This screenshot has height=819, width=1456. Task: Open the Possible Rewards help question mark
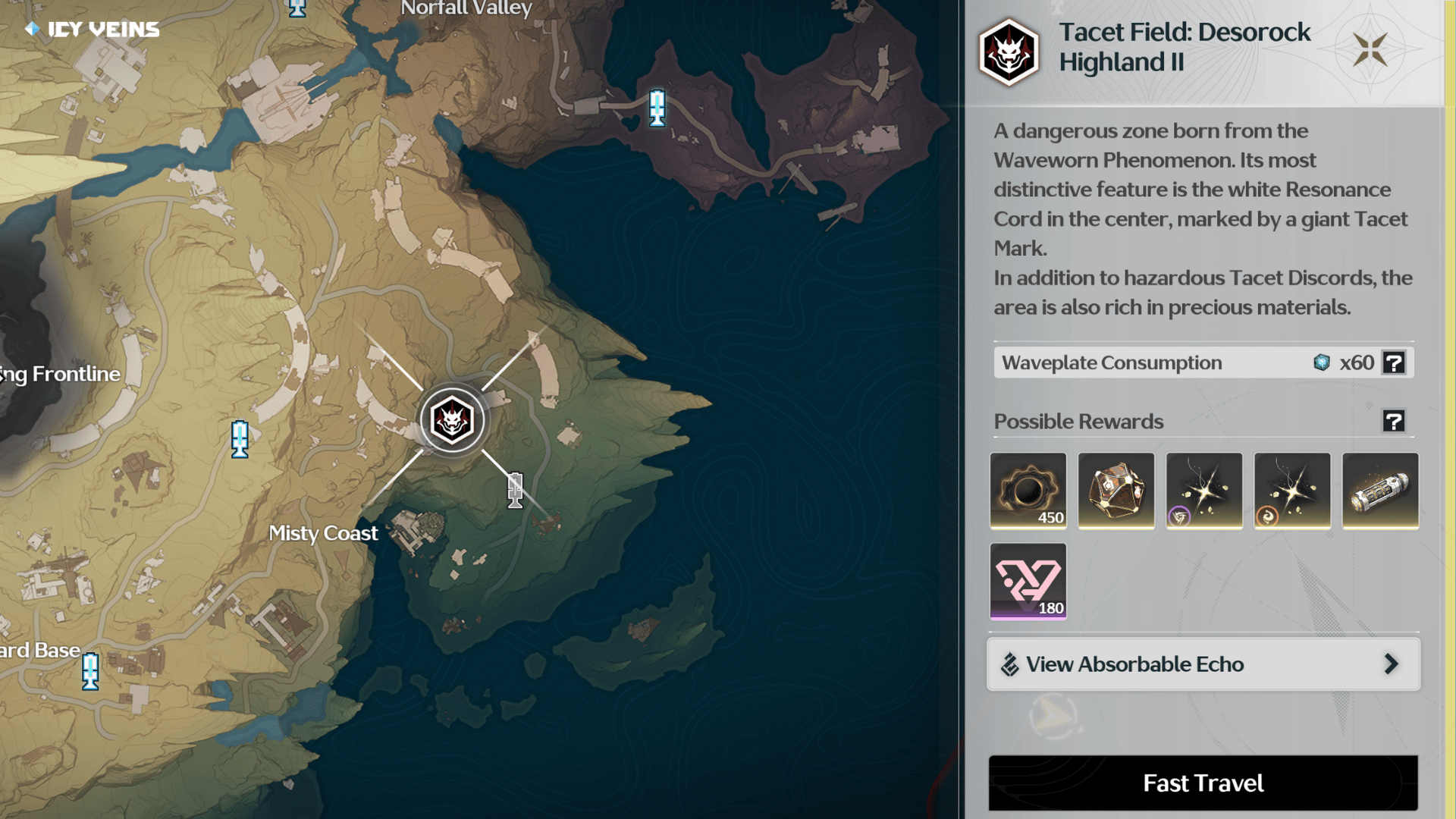1394,421
